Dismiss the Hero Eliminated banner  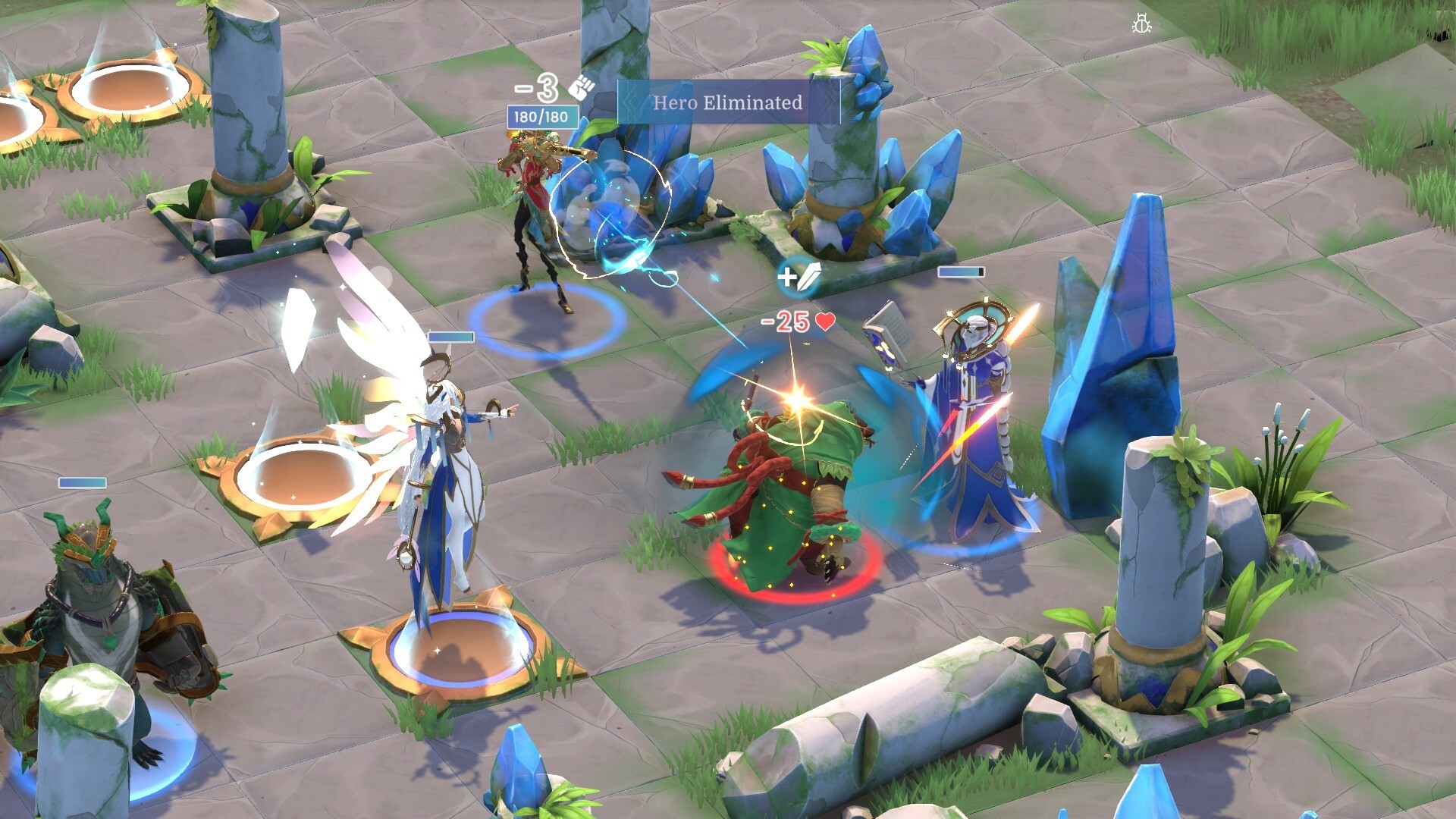tap(728, 104)
